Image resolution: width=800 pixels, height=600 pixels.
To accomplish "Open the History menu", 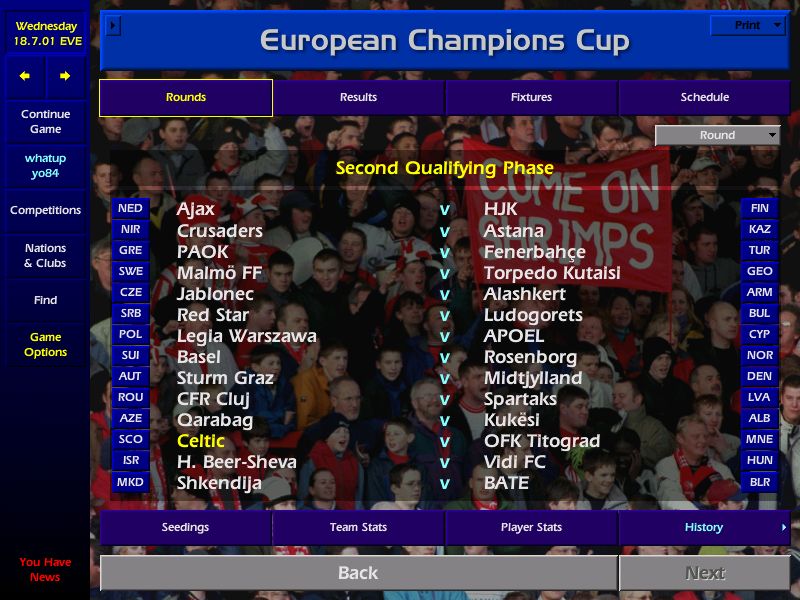I will pyautogui.click(x=704, y=527).
